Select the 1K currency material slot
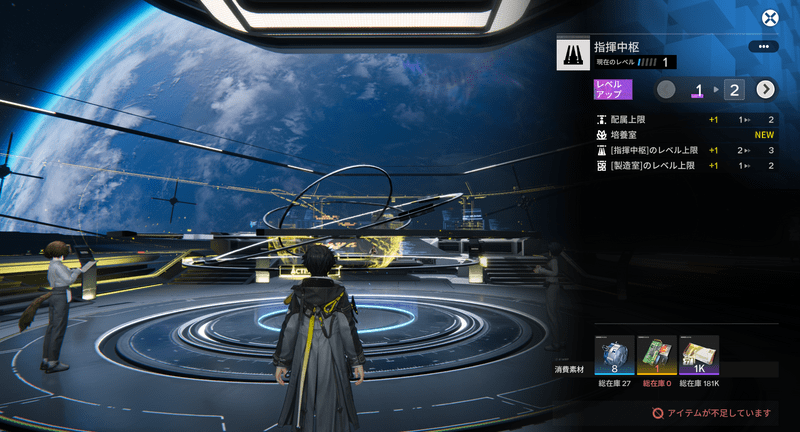800x432 pixels. (699, 355)
